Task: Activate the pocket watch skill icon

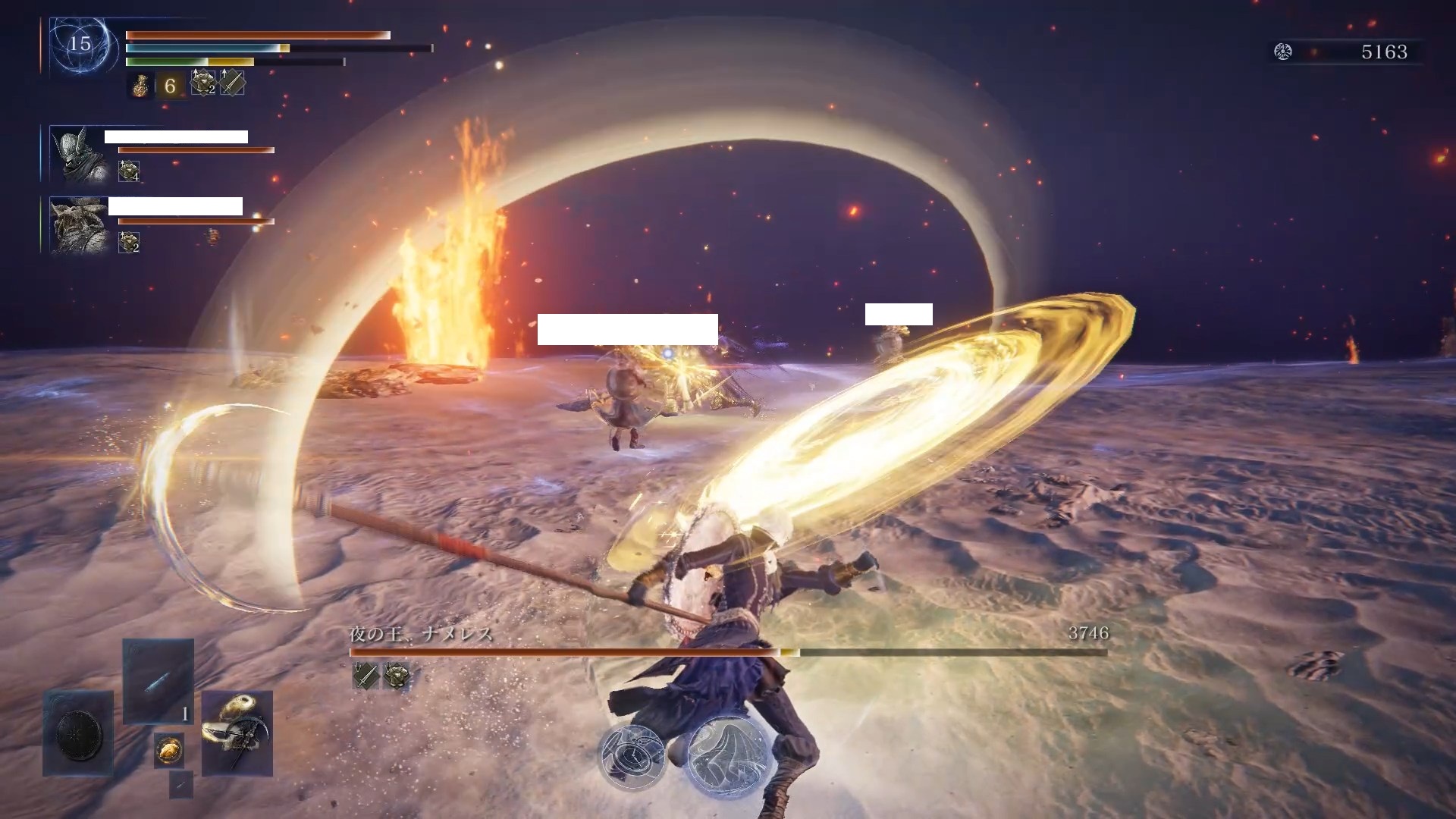Action: [632, 755]
